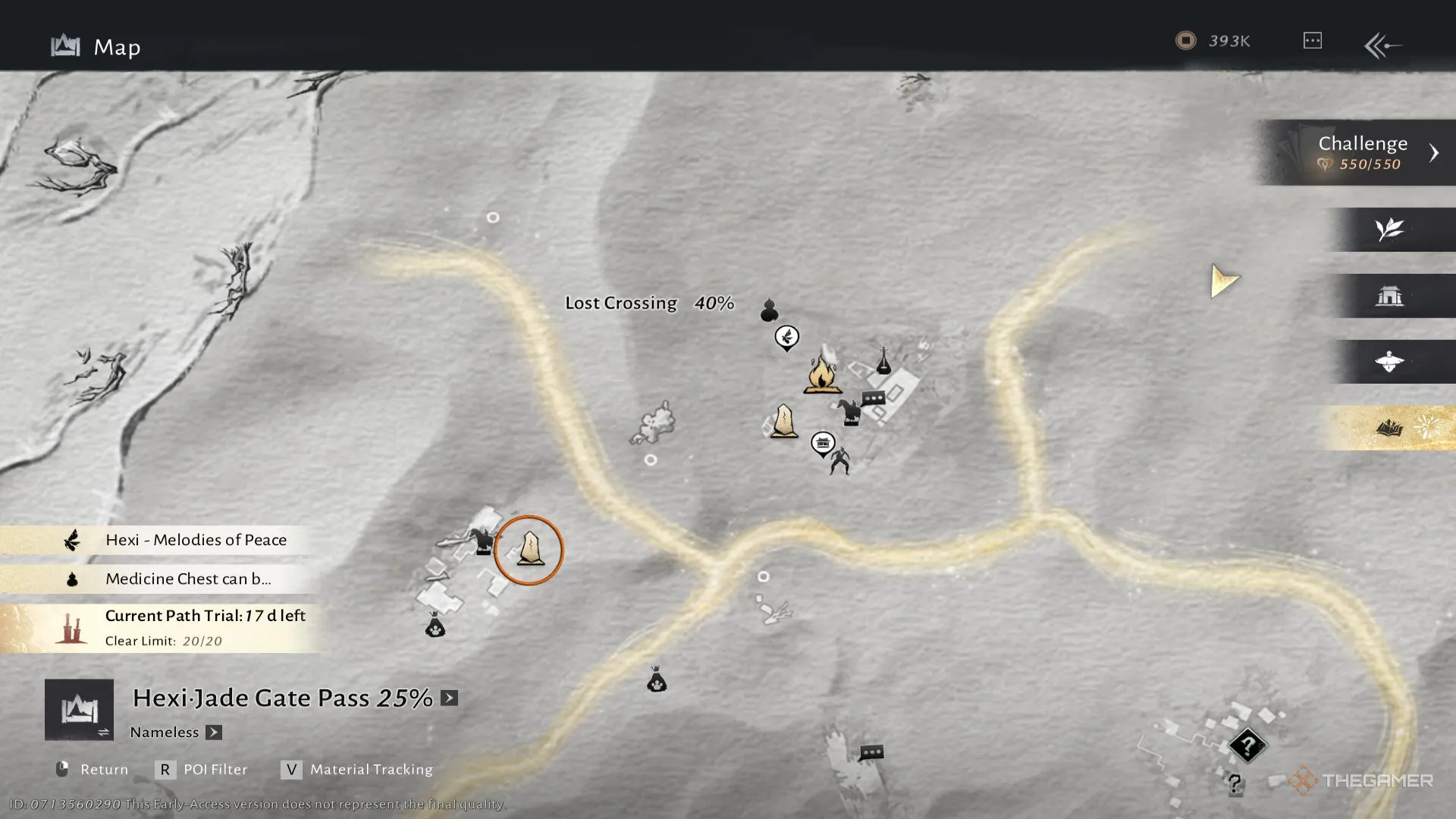1456x819 pixels.
Task: Open Material Tracking
Action: tap(357, 770)
